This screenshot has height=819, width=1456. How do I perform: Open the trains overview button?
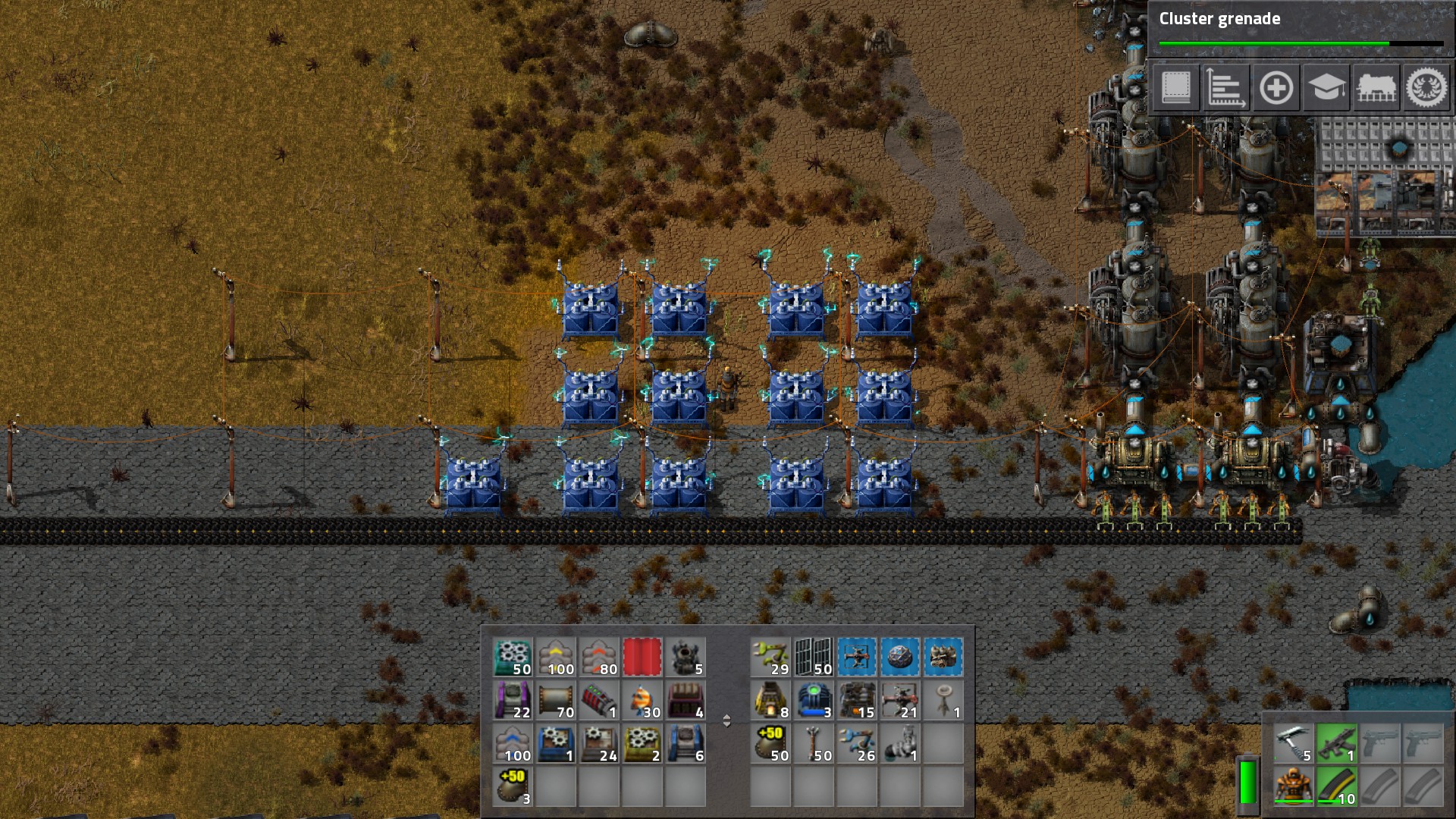tap(1376, 88)
